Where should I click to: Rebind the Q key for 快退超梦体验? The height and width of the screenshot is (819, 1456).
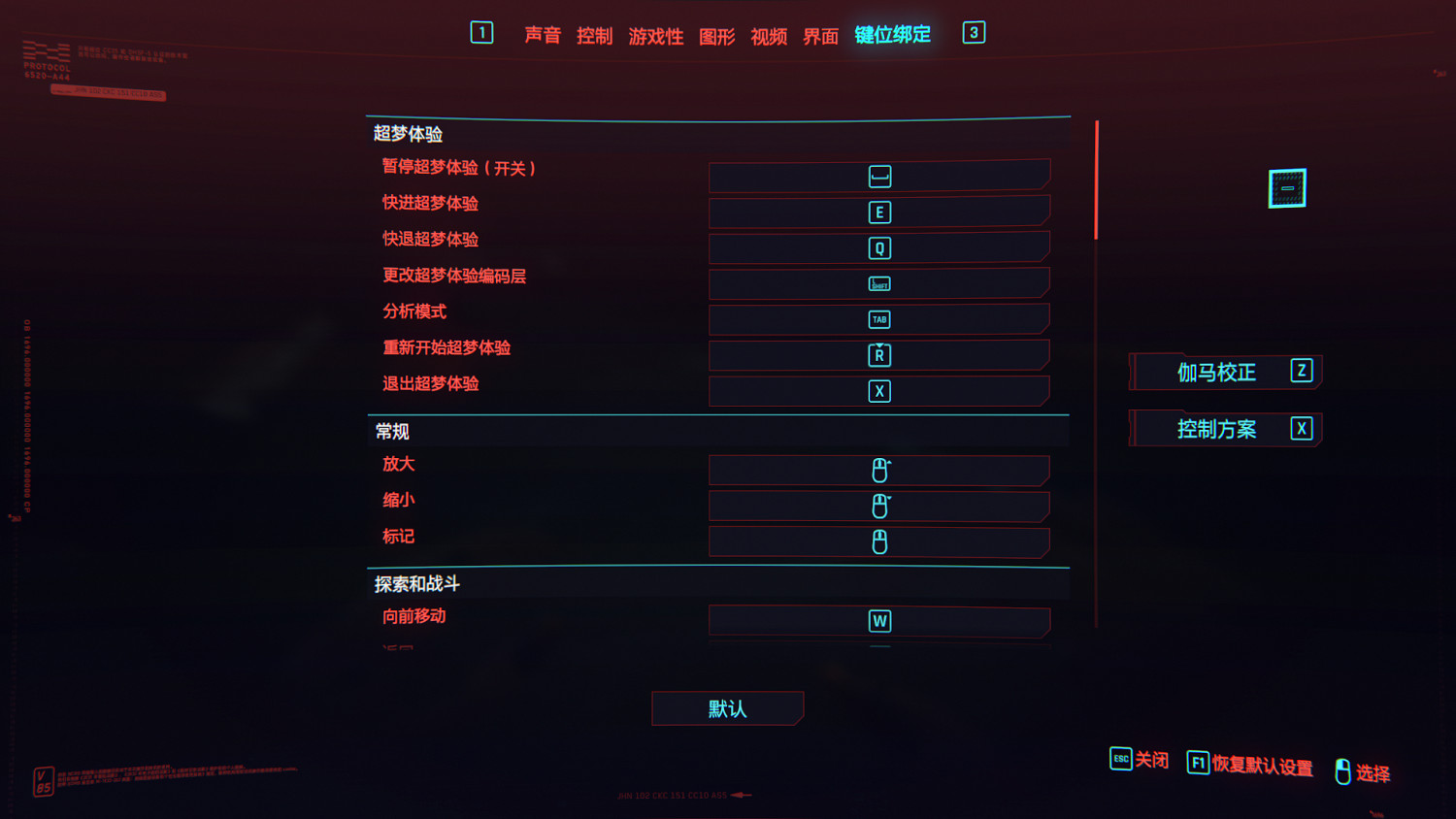pyautogui.click(x=878, y=247)
